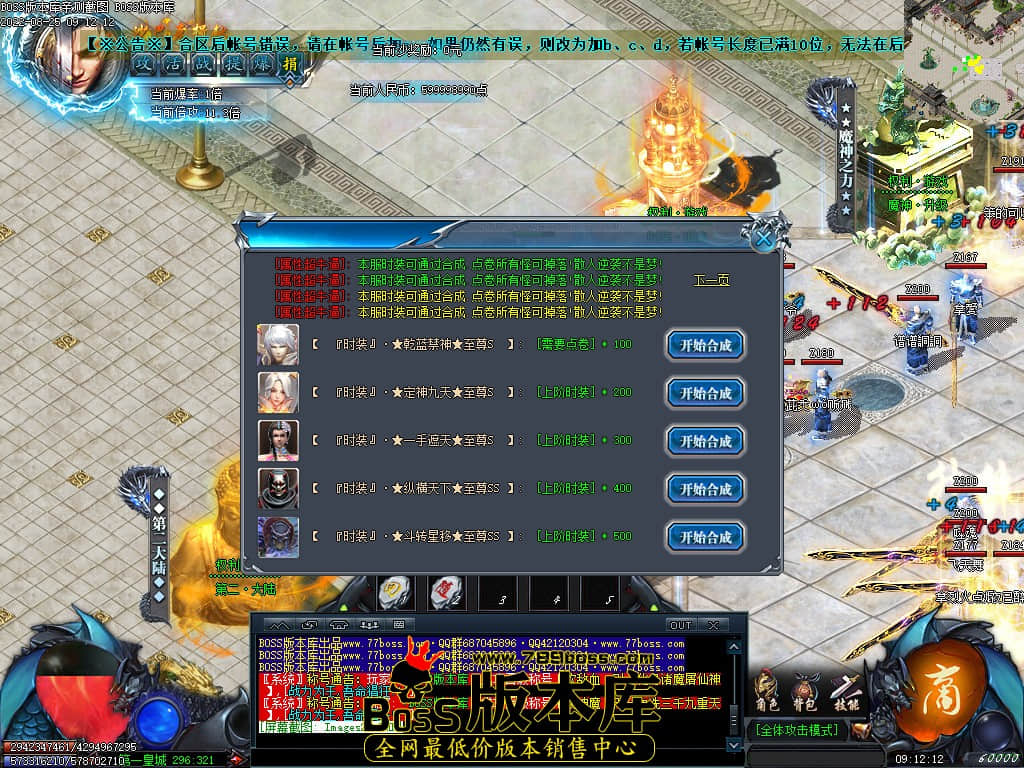Open the minimap
This screenshot has width=1024, height=768.
(963, 58)
